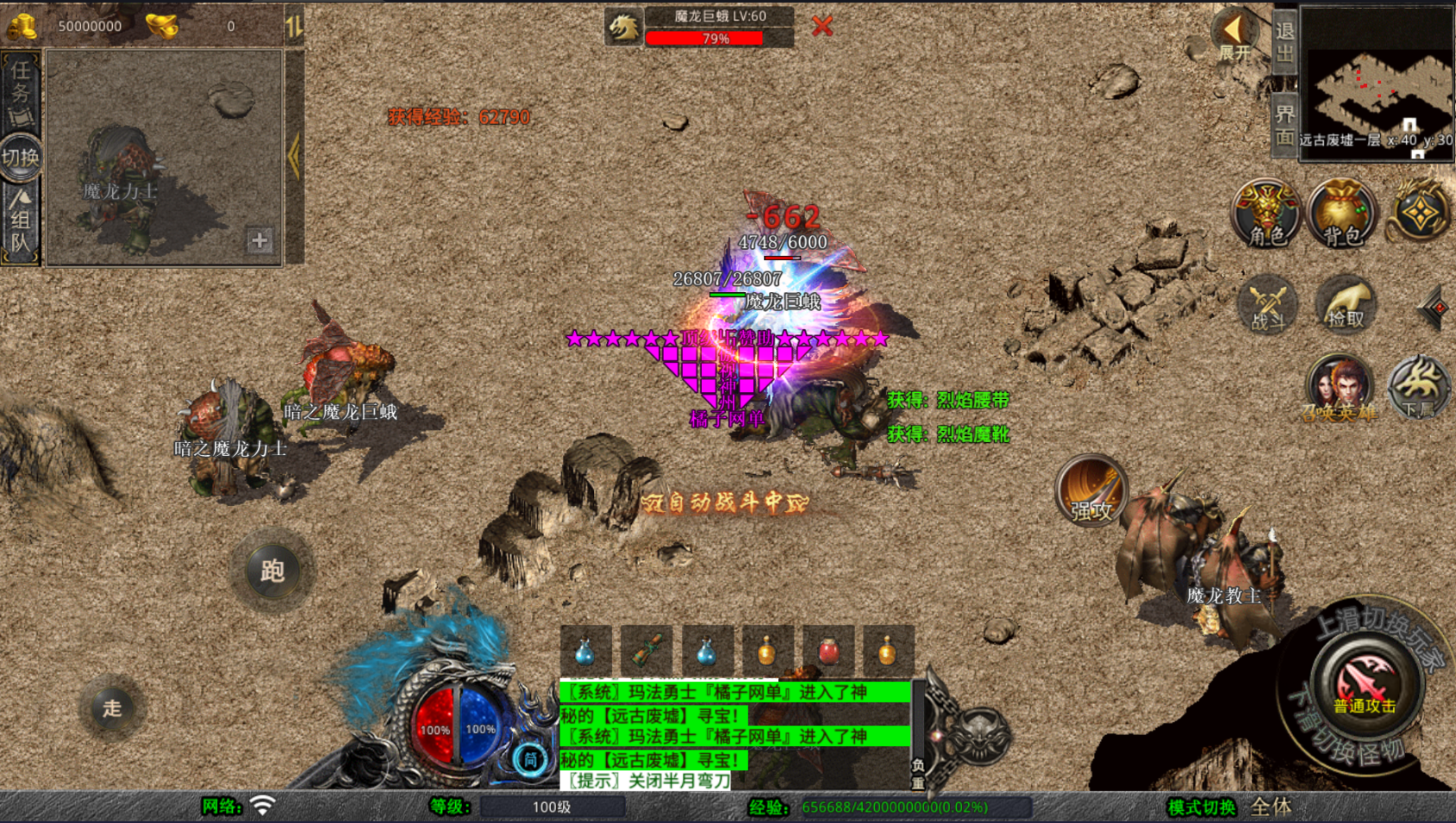Select the 跑 run mode button

(x=272, y=570)
